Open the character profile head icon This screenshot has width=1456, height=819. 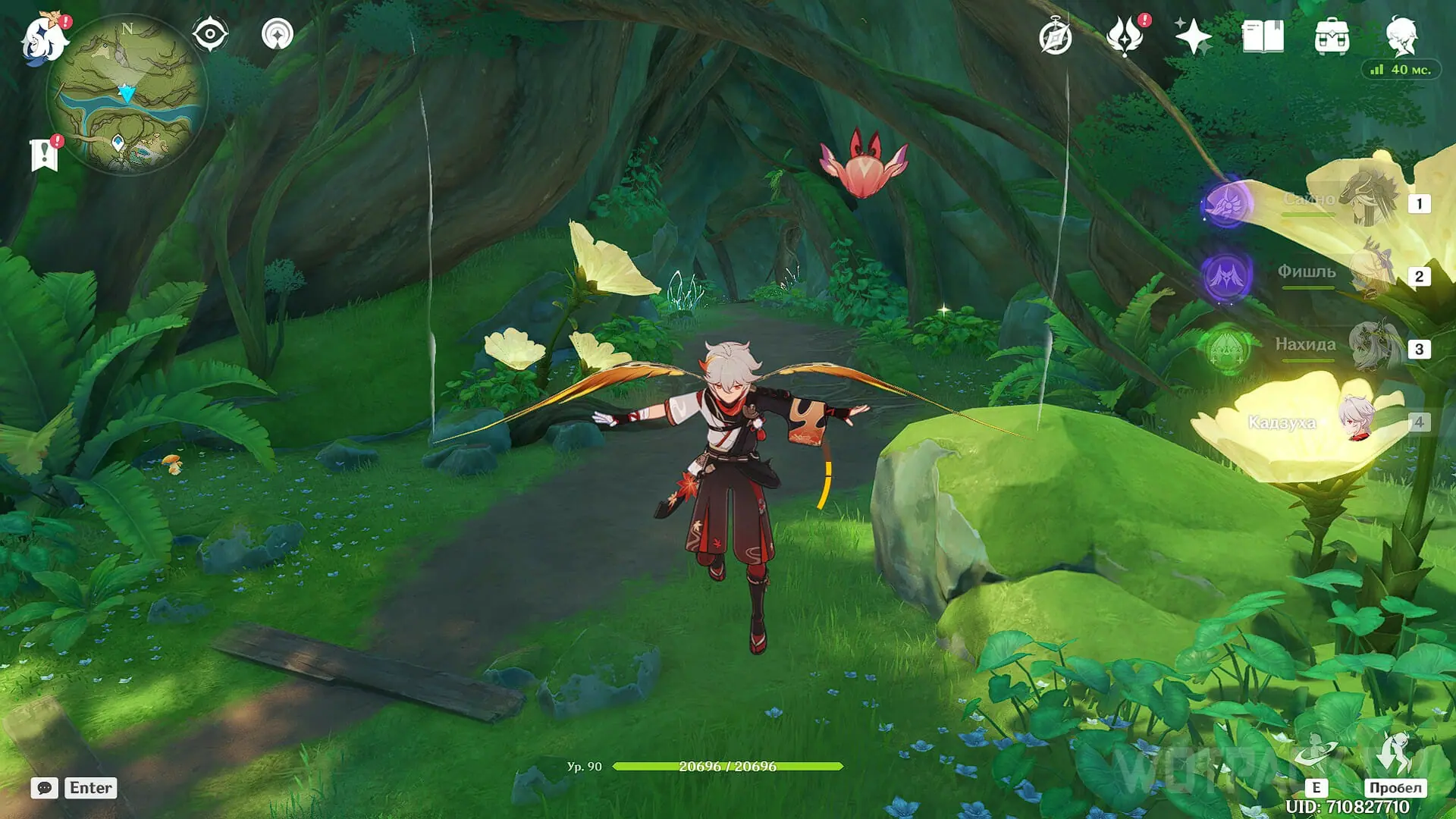[x=1401, y=36]
